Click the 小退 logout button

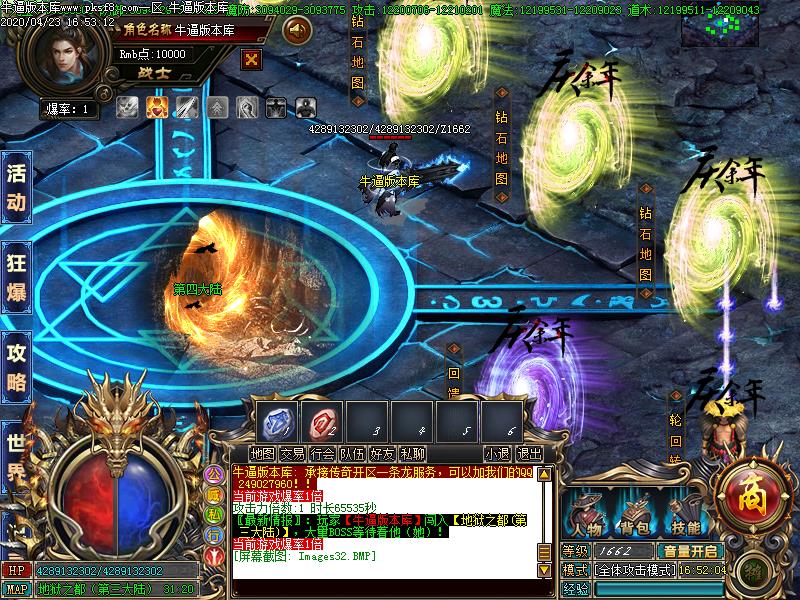(x=497, y=453)
